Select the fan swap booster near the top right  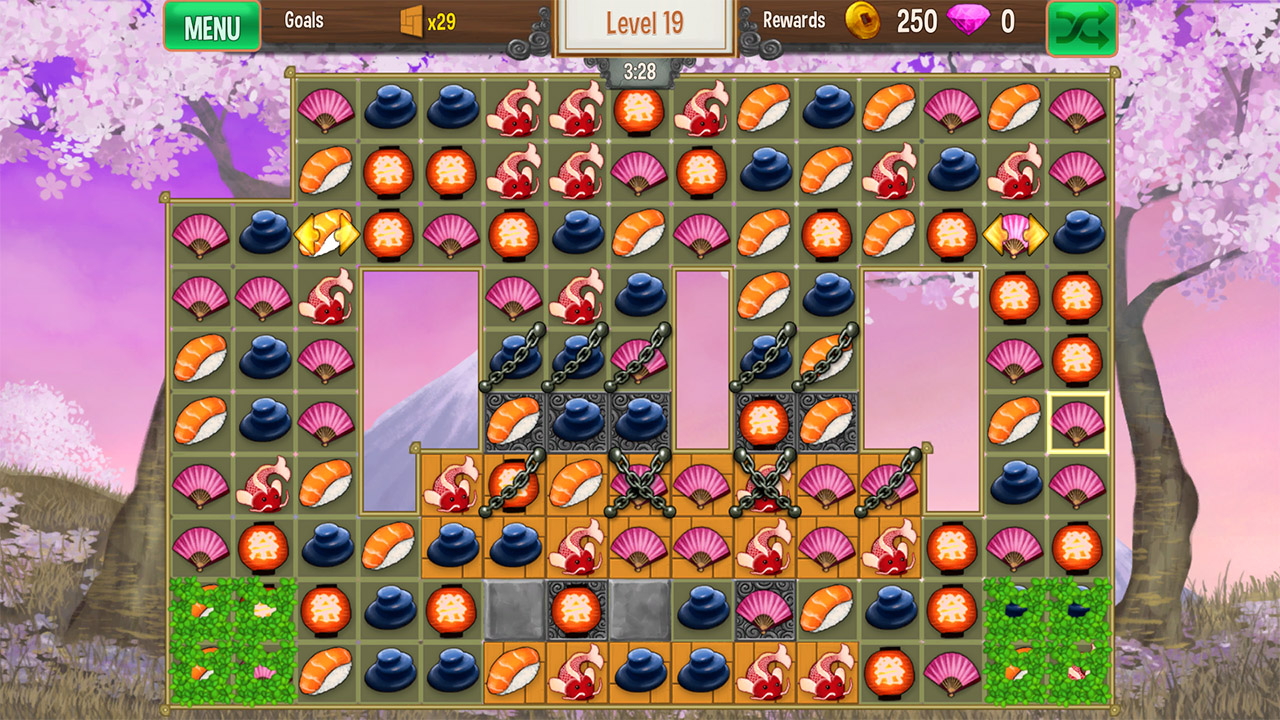click(1014, 232)
